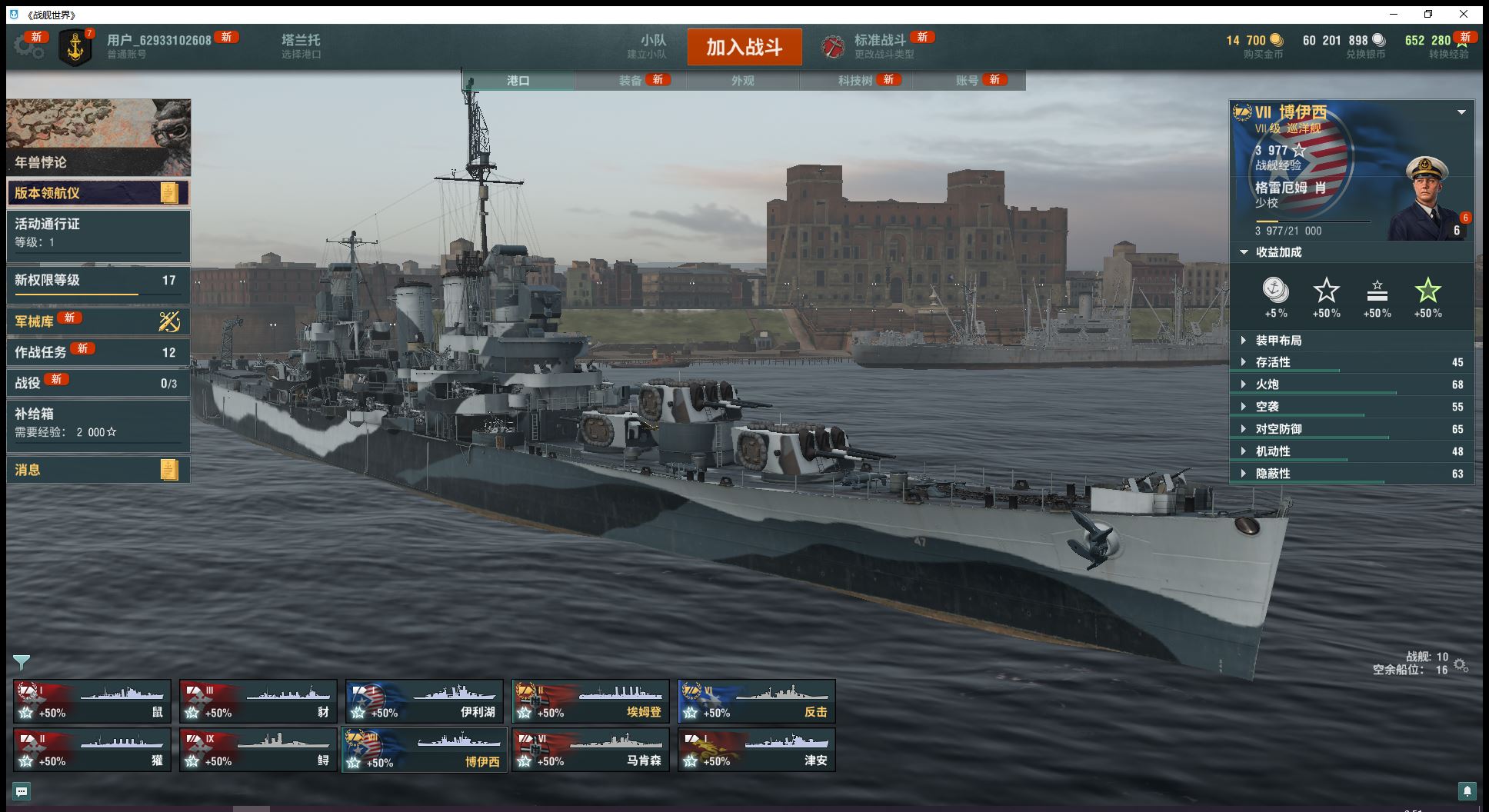Select the 津安 ship card
1489x812 pixels.
(x=757, y=750)
